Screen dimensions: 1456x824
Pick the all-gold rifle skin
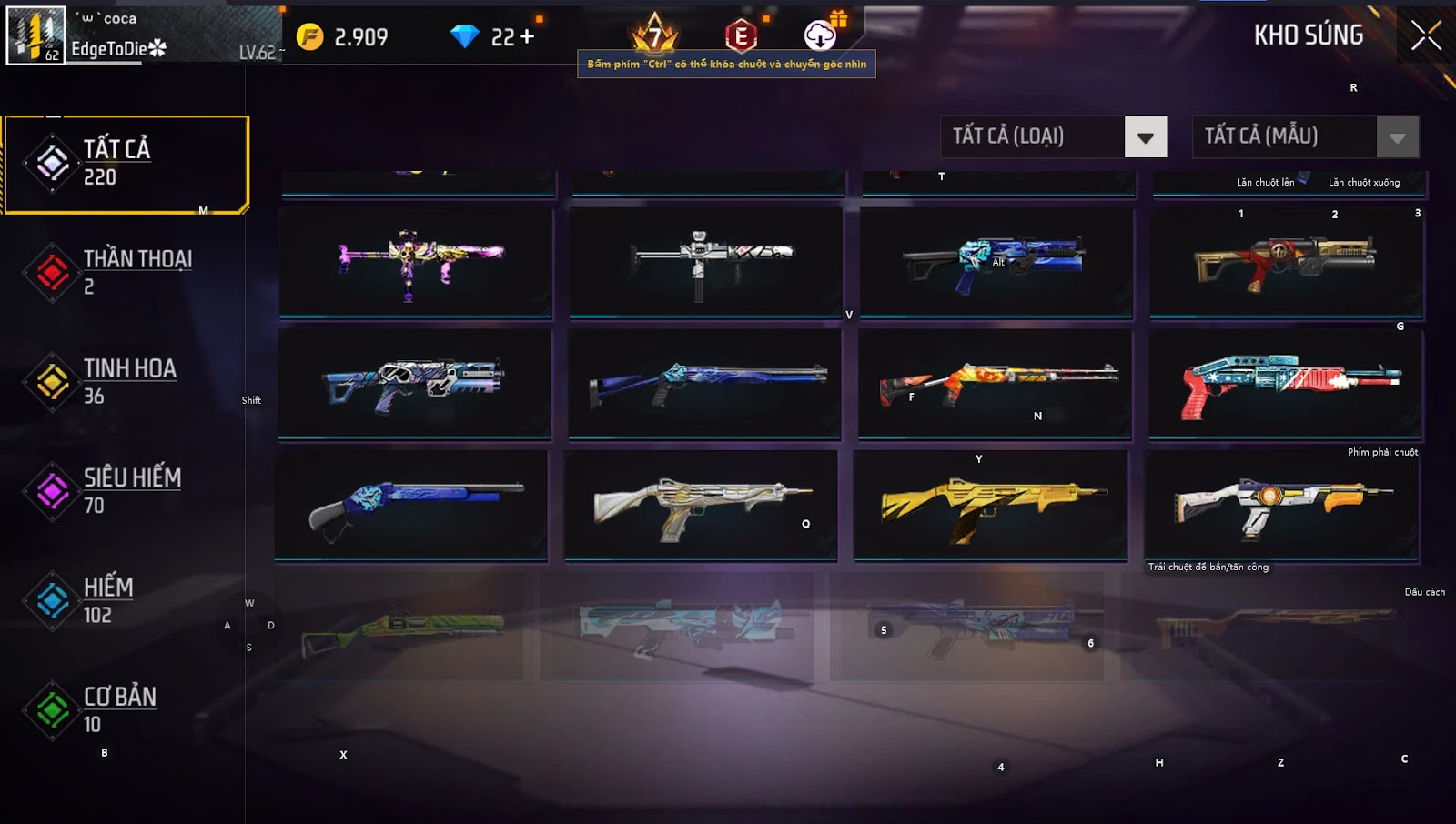[990, 505]
